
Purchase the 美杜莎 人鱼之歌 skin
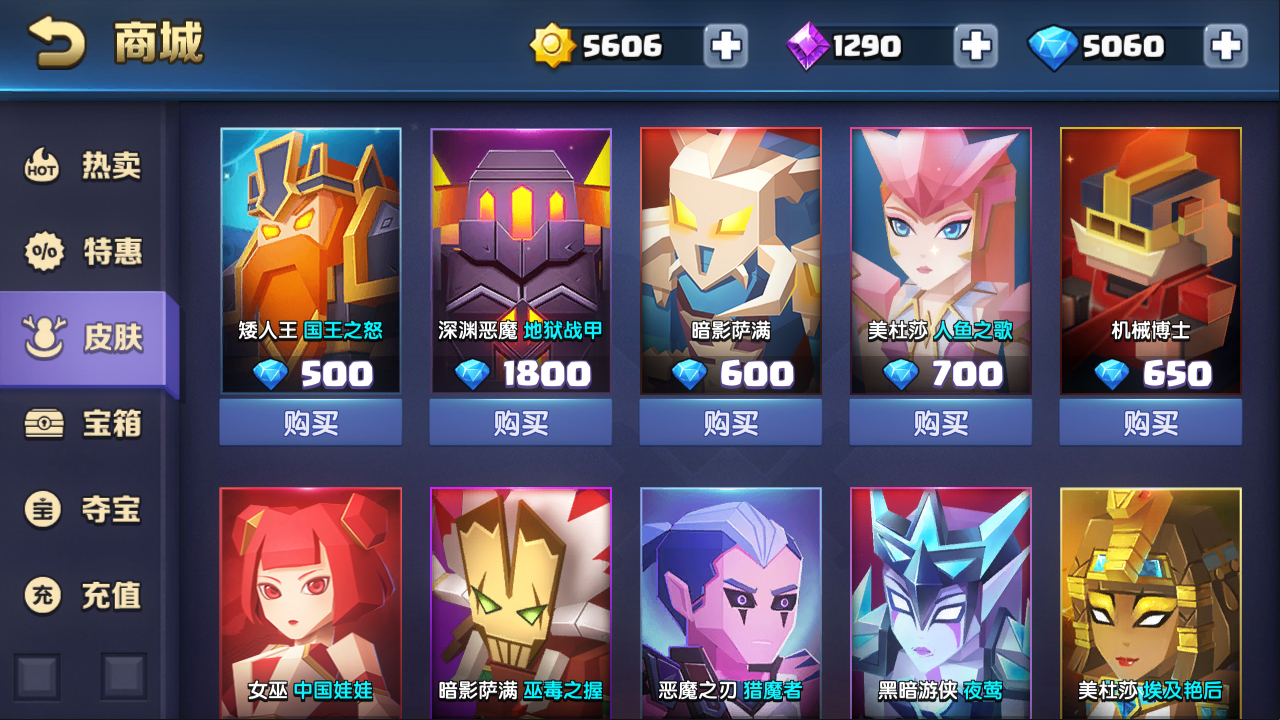pos(941,423)
